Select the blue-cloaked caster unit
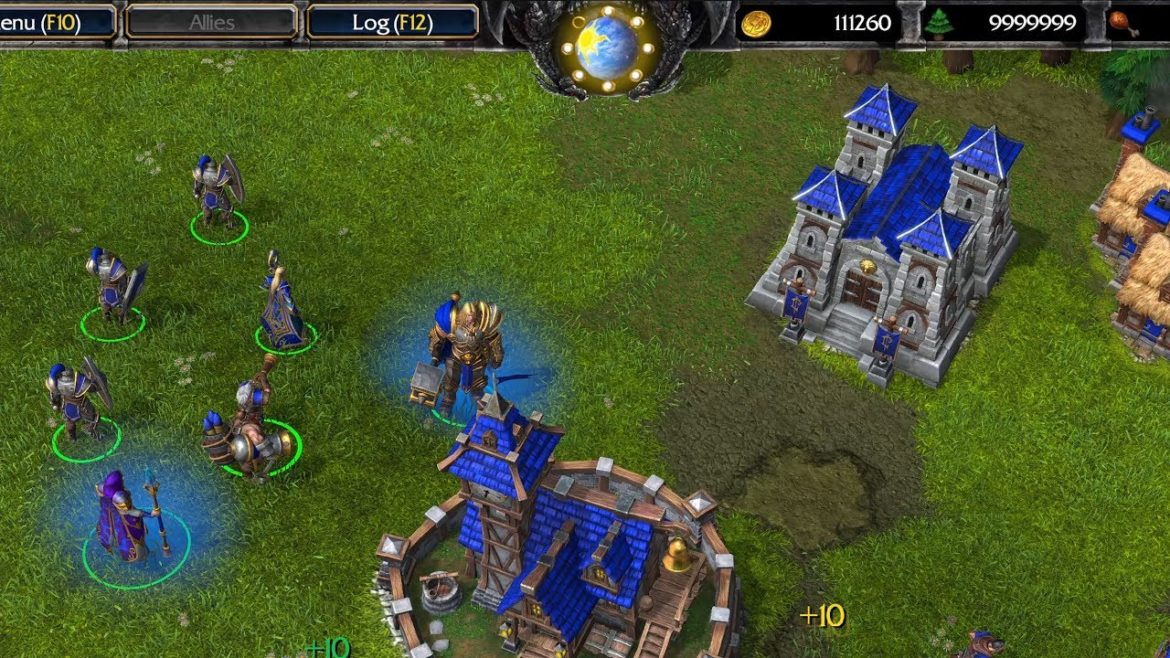Viewport: 1170px width, 658px height. [x=281, y=312]
